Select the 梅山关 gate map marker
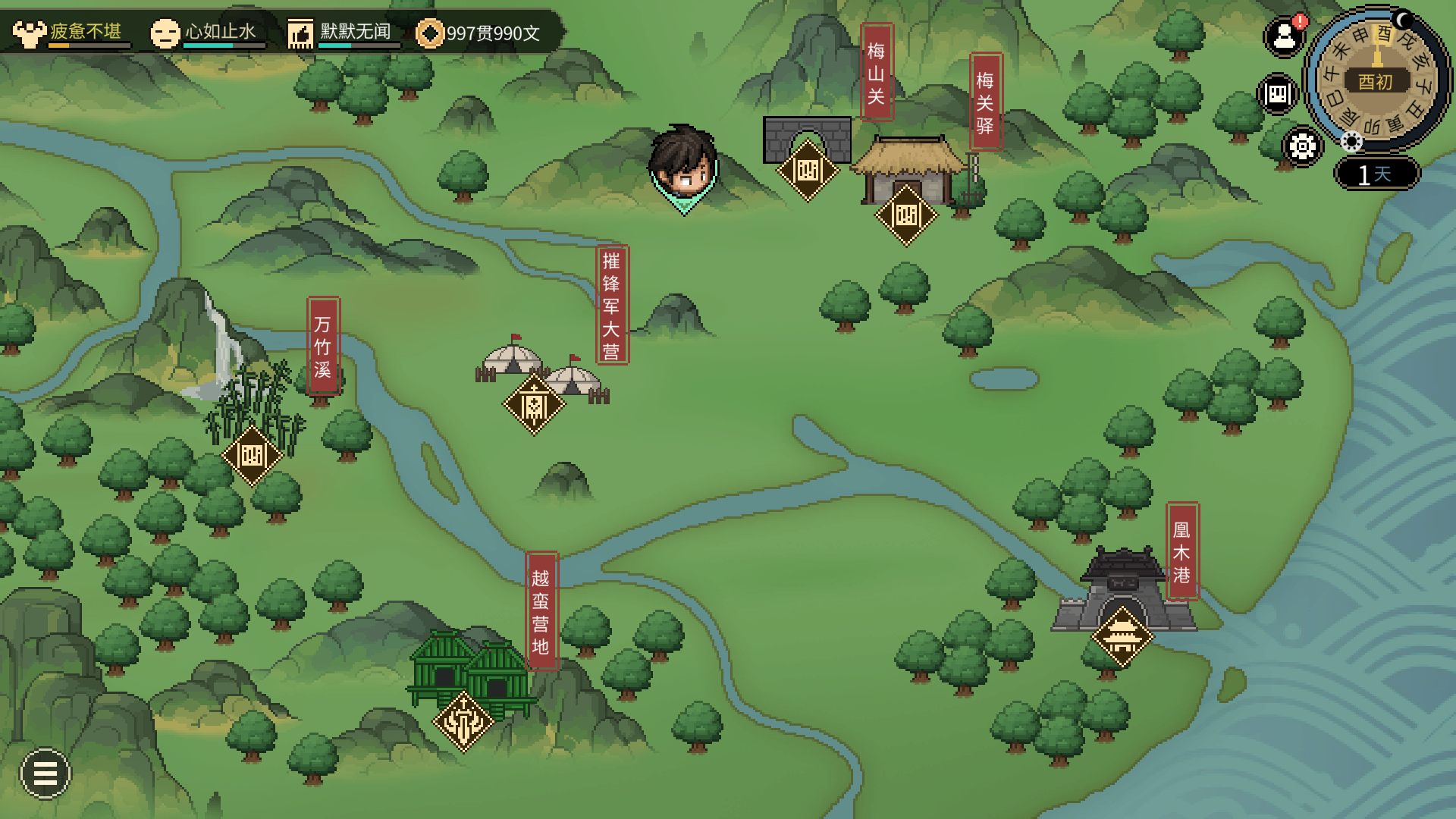This screenshot has height=819, width=1456. pos(808,171)
